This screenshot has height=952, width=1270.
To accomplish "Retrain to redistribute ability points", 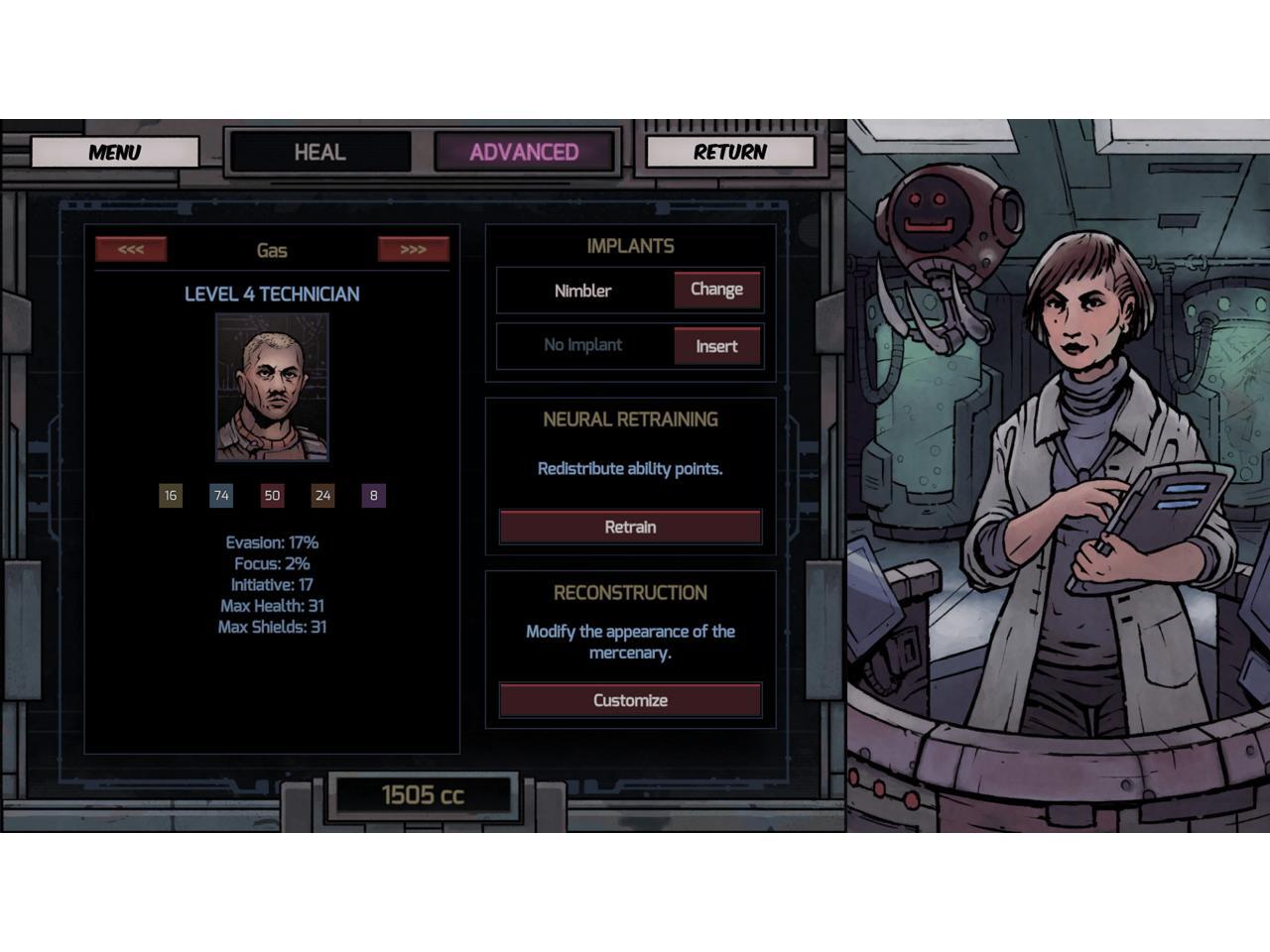I will (x=630, y=527).
